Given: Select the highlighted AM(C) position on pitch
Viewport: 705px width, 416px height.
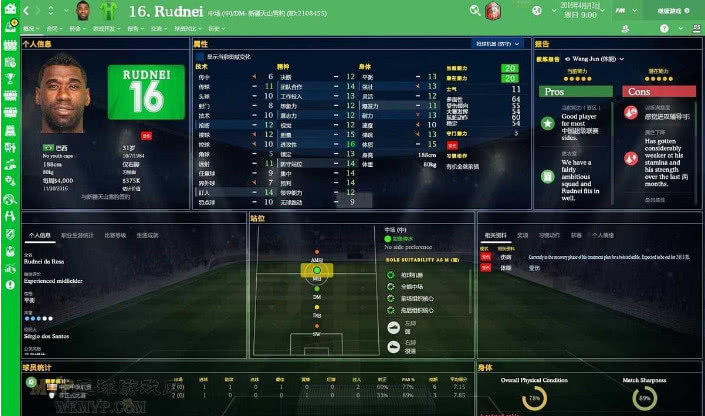Looking at the screenshot, I should coord(316,270).
